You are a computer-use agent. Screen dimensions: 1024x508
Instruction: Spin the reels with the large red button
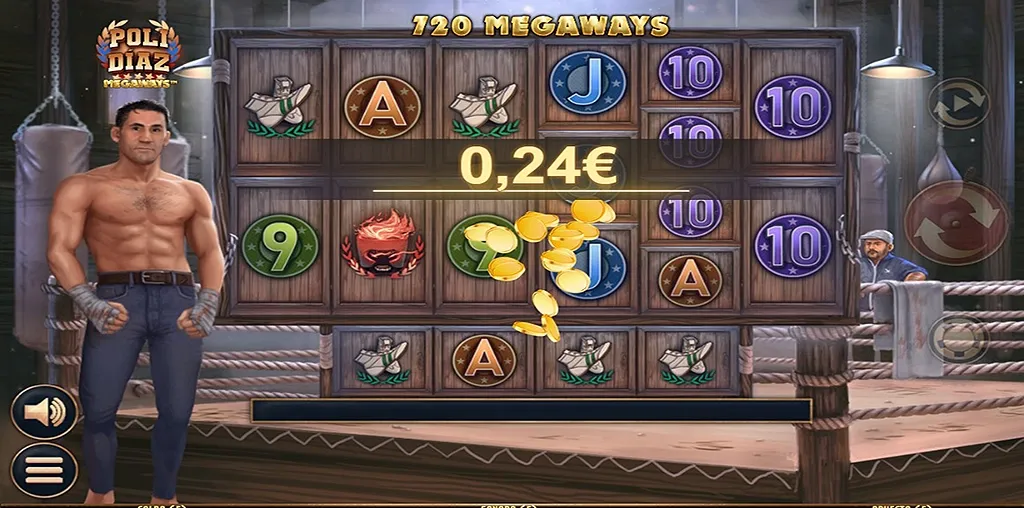pyautogui.click(x=957, y=223)
